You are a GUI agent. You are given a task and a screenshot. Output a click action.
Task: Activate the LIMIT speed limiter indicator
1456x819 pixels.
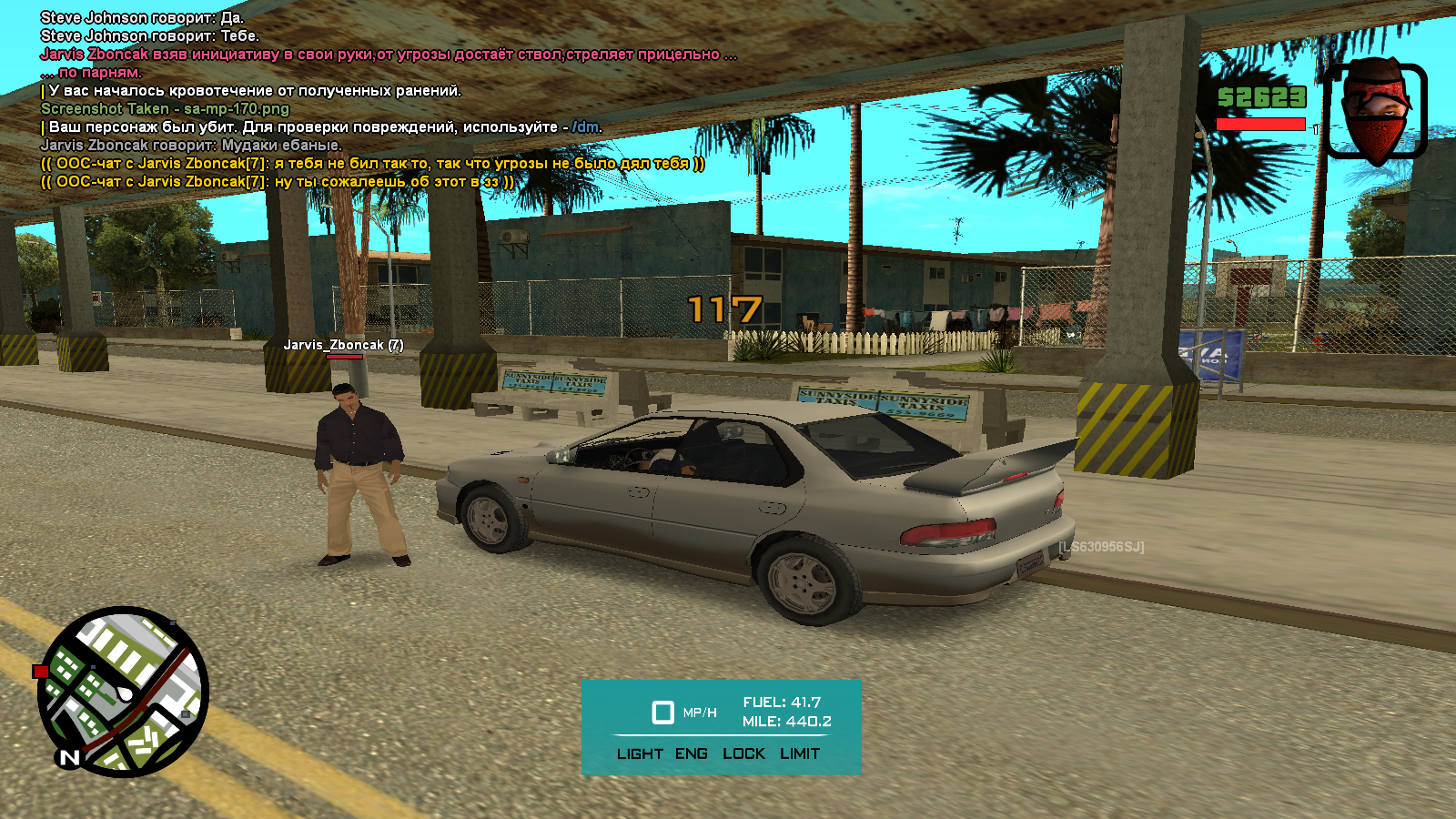tap(800, 753)
